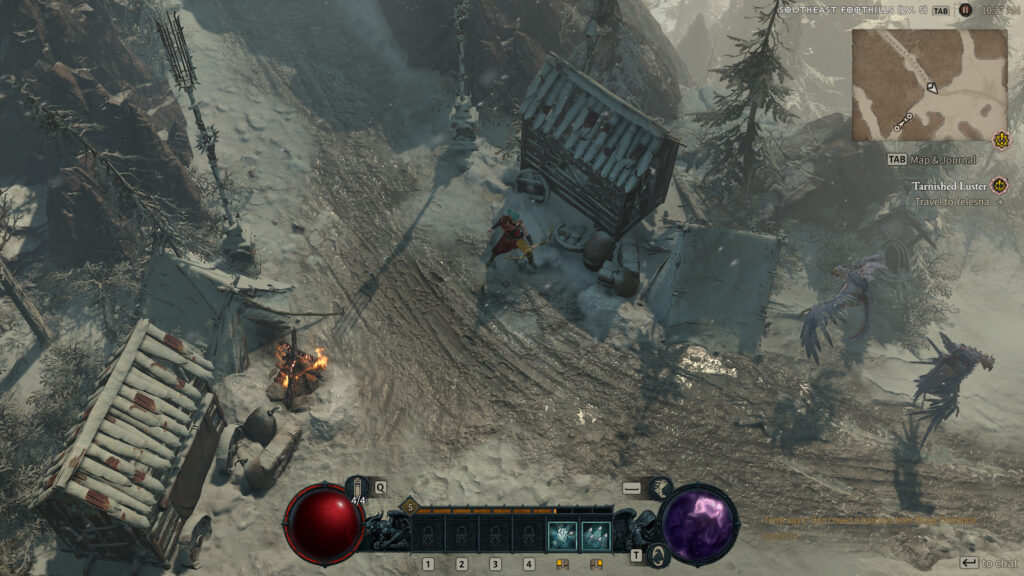Click the red pause icon beside the clock
Viewport: 1024px width, 576px height.
965,10
